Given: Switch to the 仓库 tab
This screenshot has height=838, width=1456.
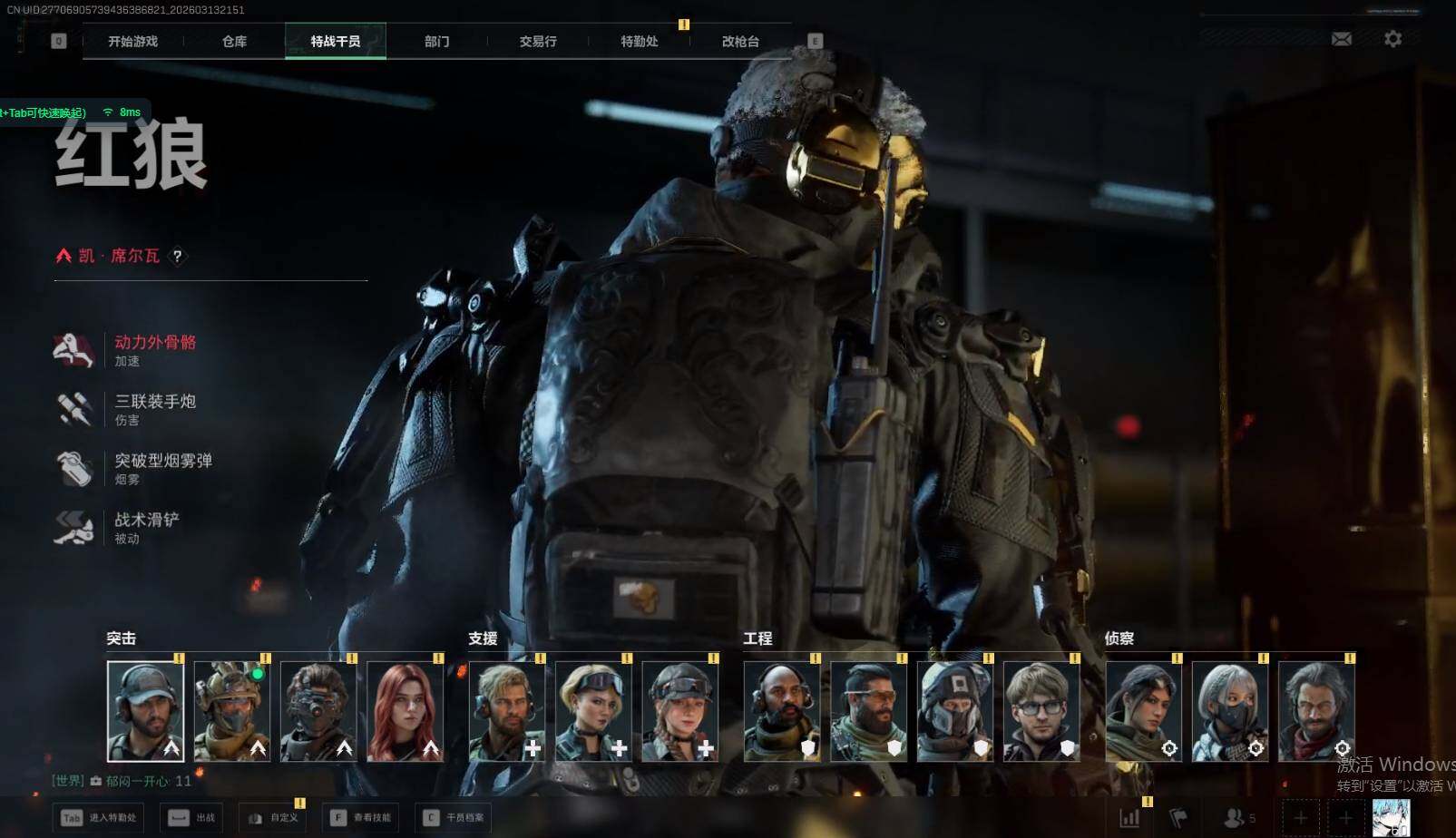Looking at the screenshot, I should (234, 42).
